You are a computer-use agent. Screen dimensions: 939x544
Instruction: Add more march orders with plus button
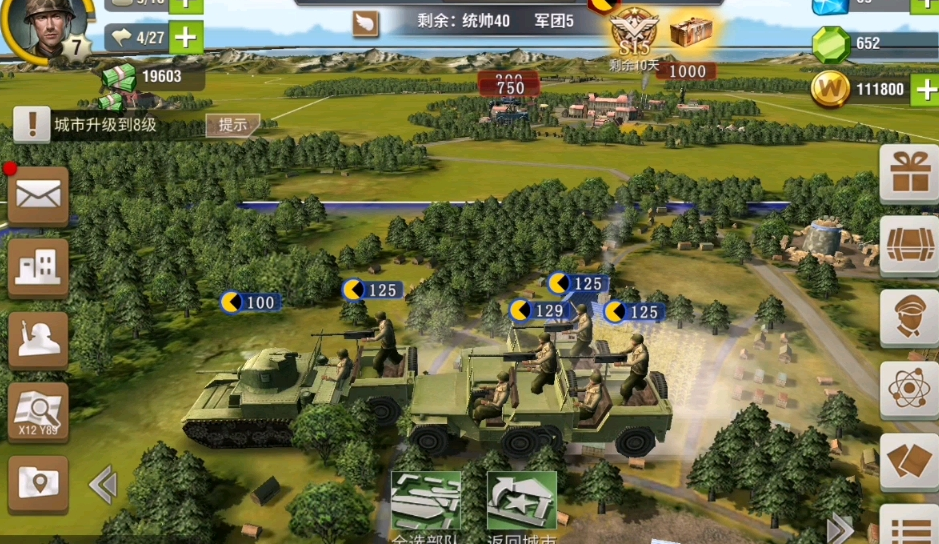185,38
